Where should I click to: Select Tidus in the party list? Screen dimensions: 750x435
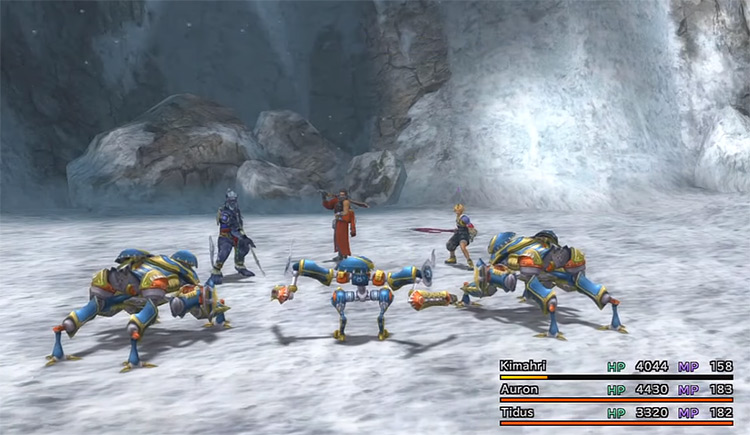tap(521, 412)
